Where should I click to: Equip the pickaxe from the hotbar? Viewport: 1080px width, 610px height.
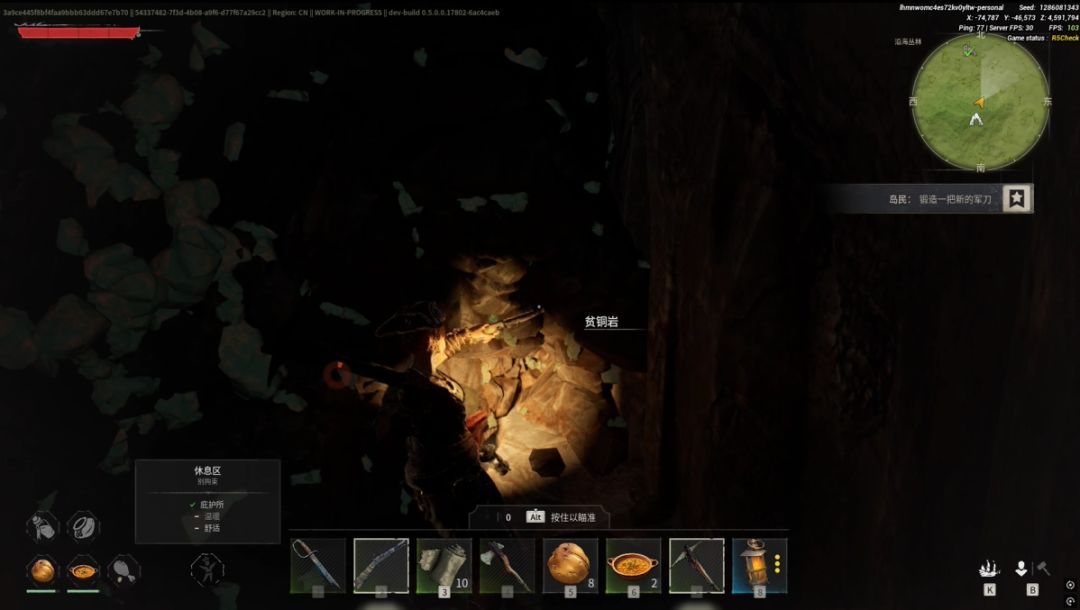(x=697, y=565)
